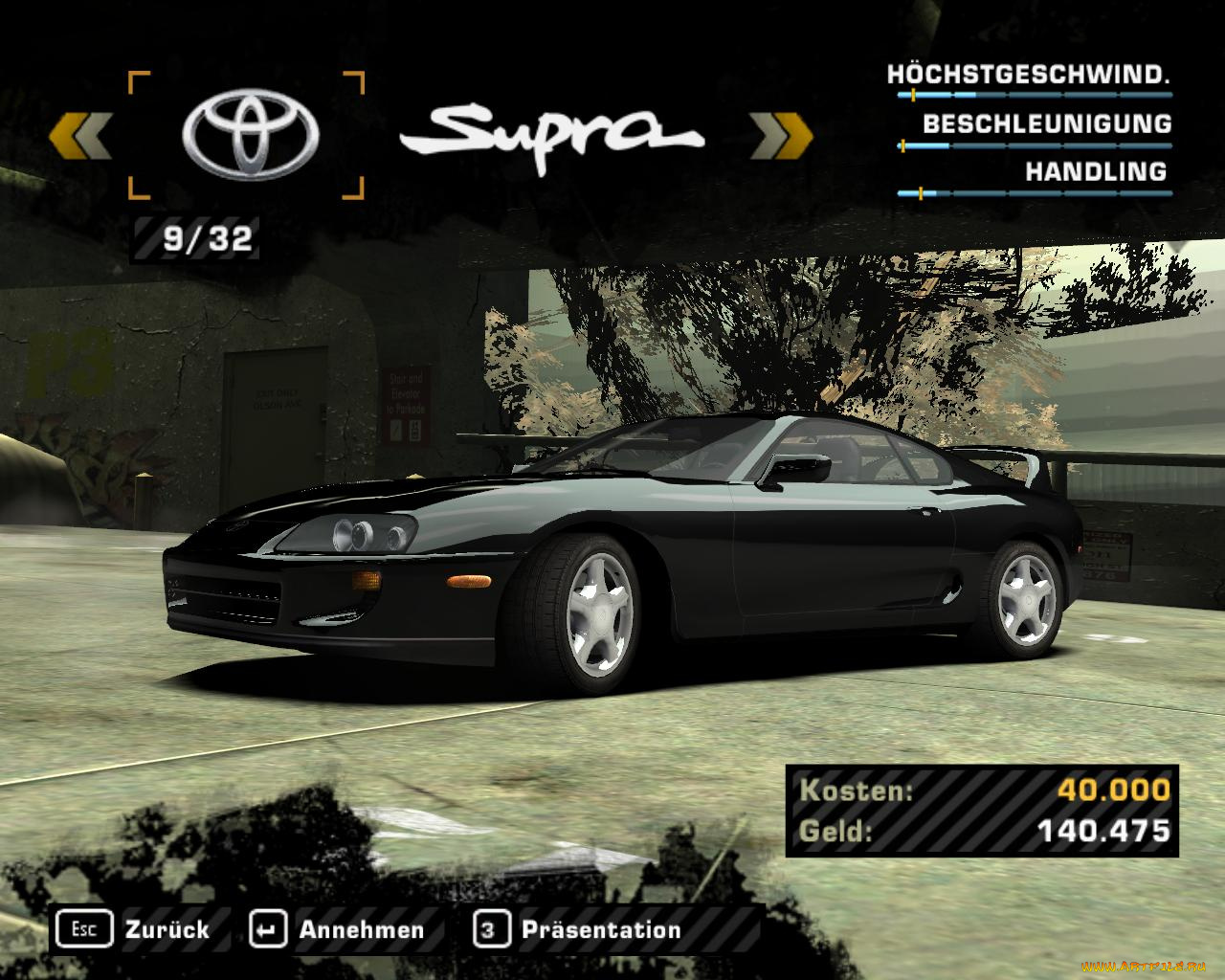Select the Esc key icon for Zurück
Image resolution: width=1225 pixels, height=980 pixels.
pyautogui.click(x=86, y=928)
